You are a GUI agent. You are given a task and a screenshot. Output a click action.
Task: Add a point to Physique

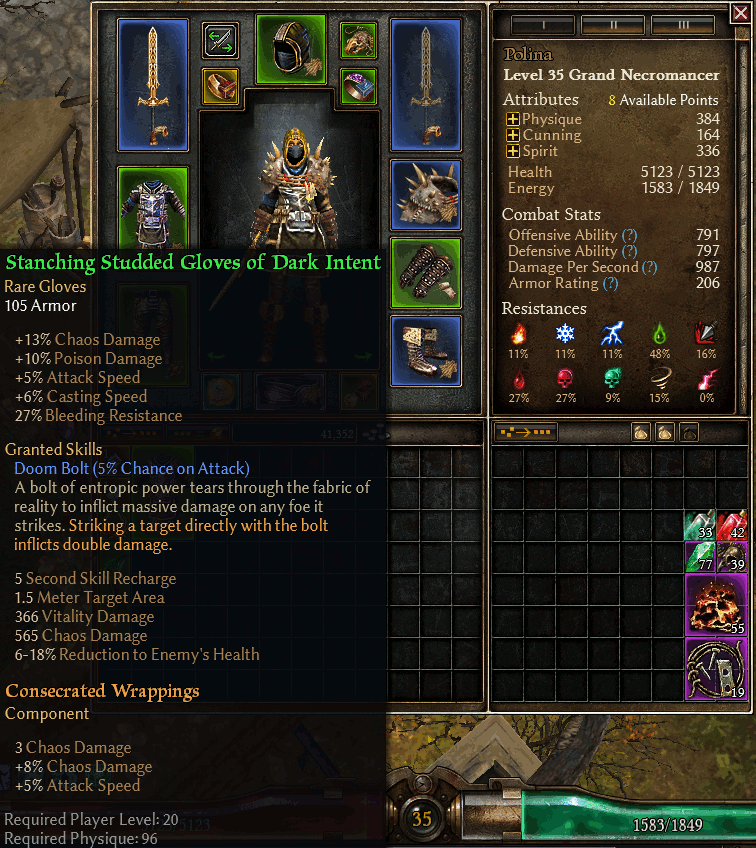[x=513, y=119]
